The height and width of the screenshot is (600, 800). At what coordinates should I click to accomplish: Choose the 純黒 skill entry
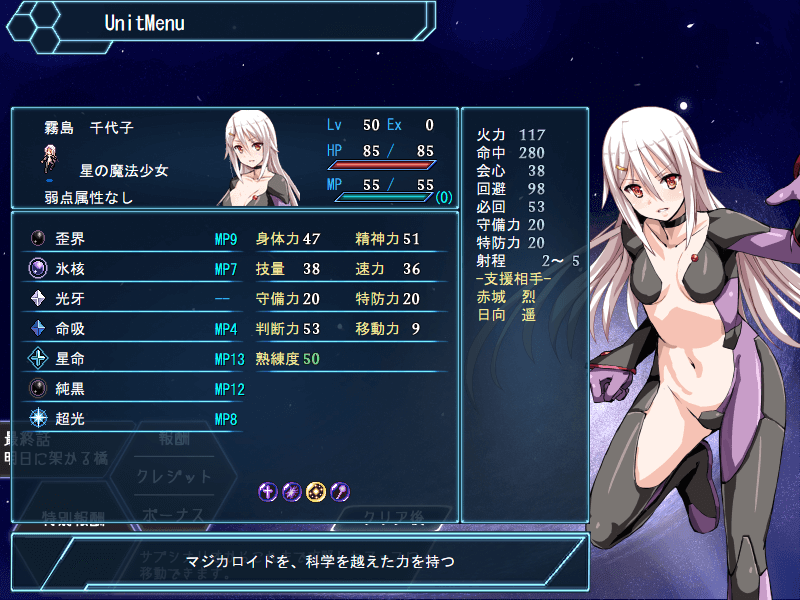(x=130, y=389)
